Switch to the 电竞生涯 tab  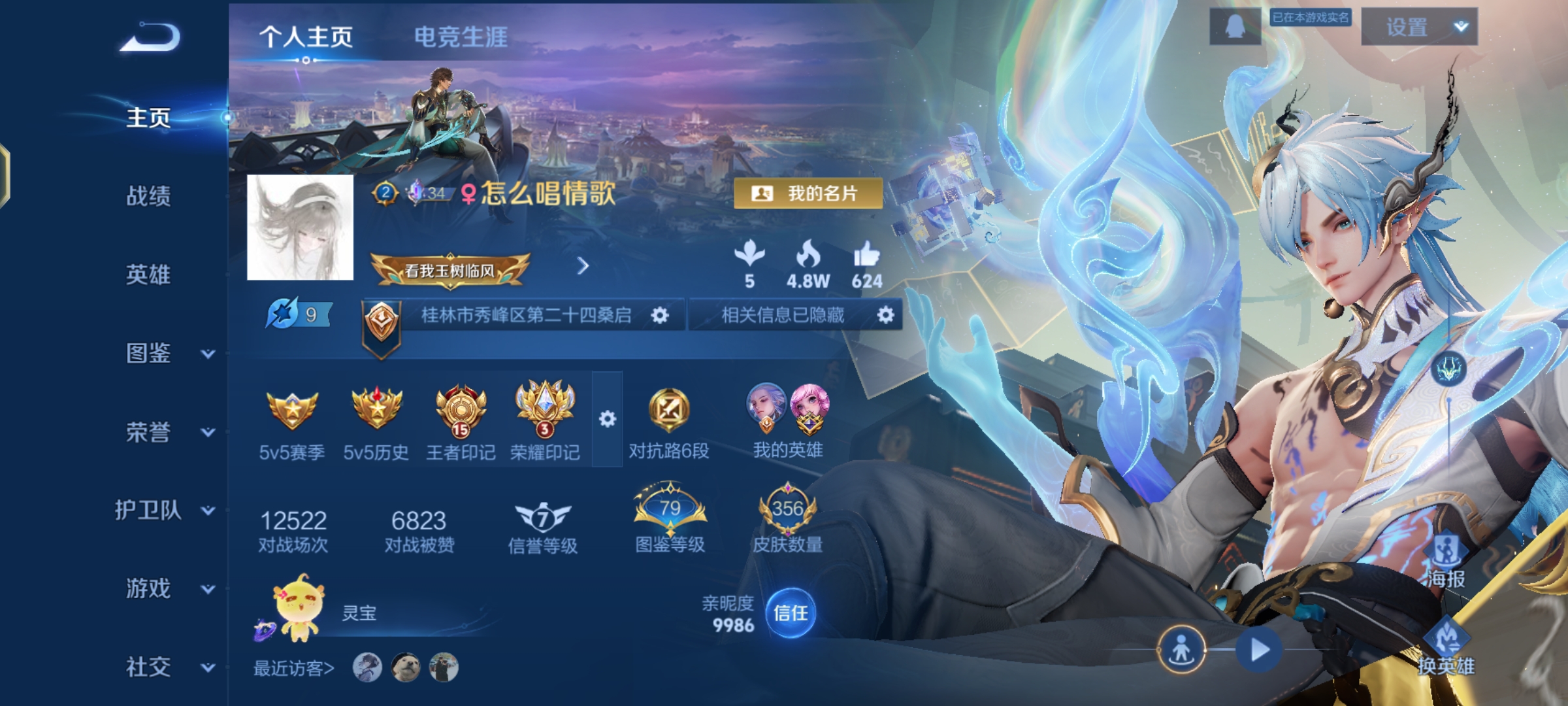[x=461, y=38]
